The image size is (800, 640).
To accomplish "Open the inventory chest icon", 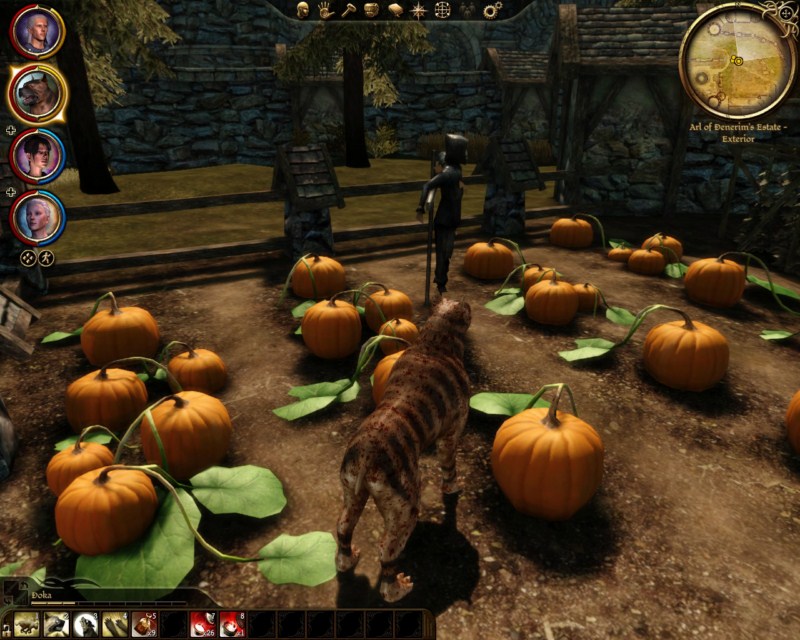I will tap(371, 10).
